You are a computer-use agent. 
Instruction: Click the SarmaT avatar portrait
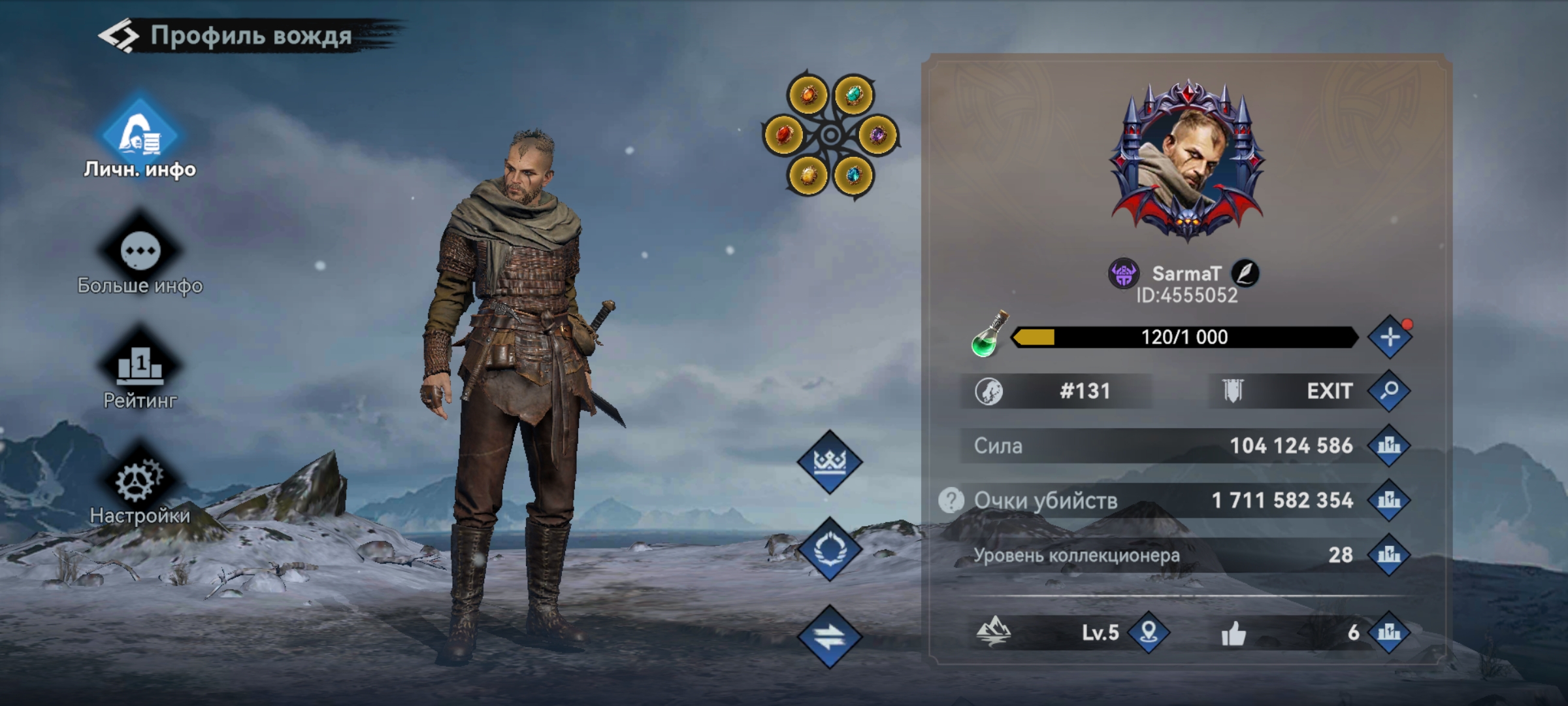[1187, 160]
